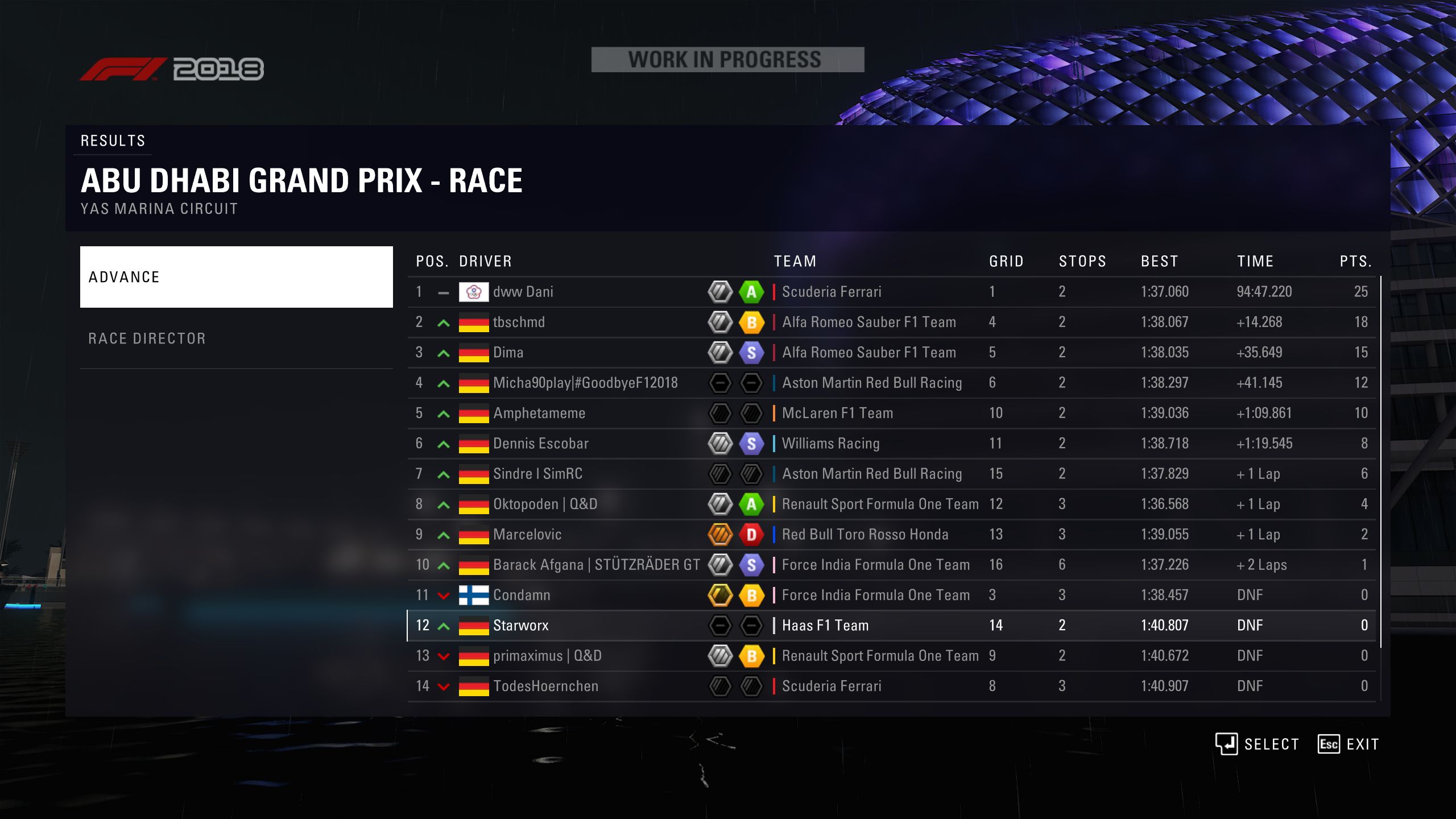This screenshot has width=1456, height=819.
Task: Open the Race Director menu entry
Action: click(x=236, y=338)
